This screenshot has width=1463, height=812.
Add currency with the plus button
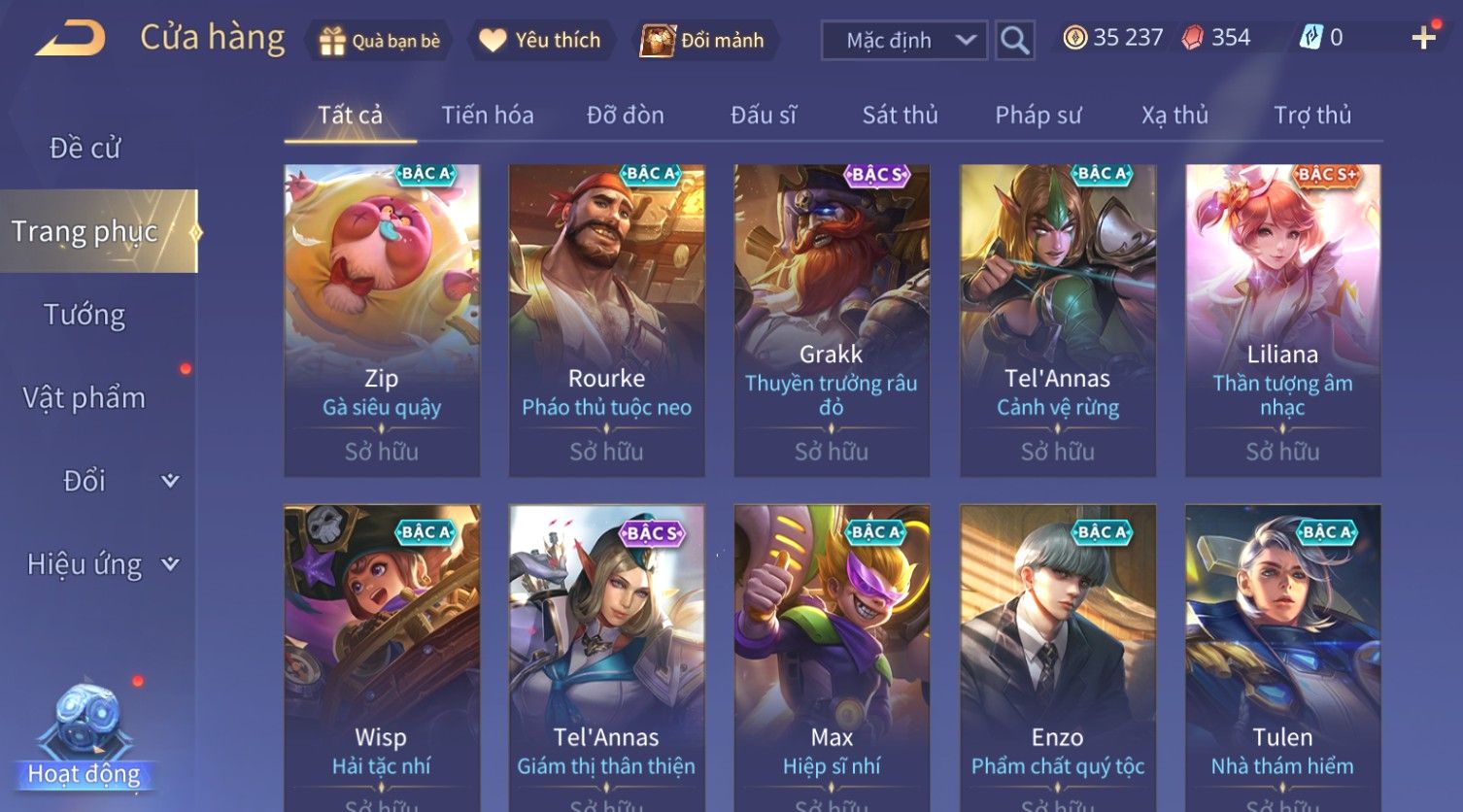tap(1424, 38)
